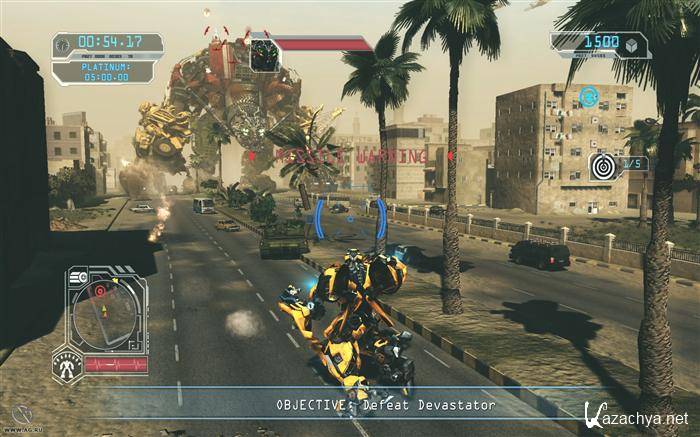Click the Defeat Devastator objective tracker

pos(385,405)
